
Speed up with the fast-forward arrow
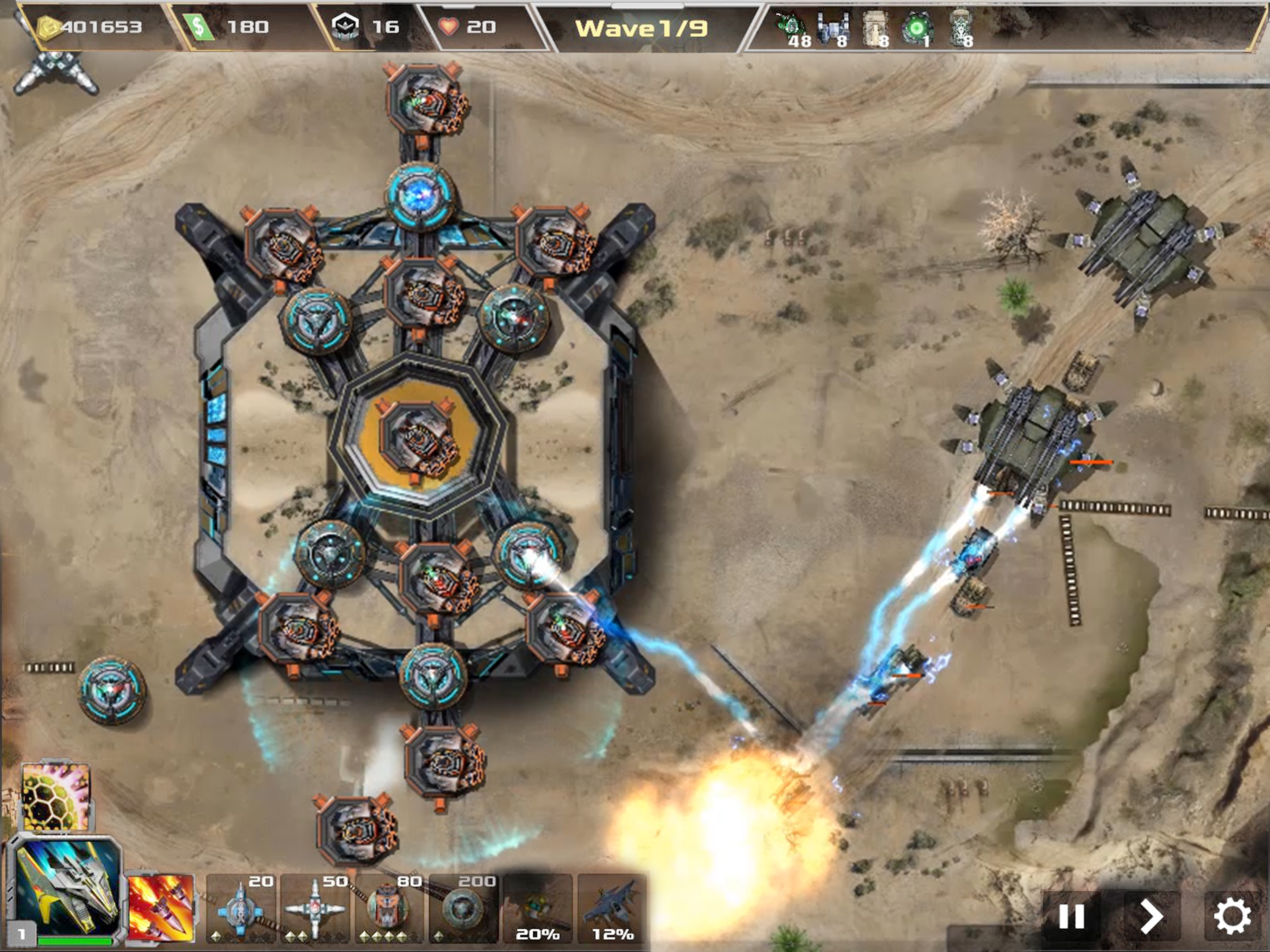click(1151, 916)
